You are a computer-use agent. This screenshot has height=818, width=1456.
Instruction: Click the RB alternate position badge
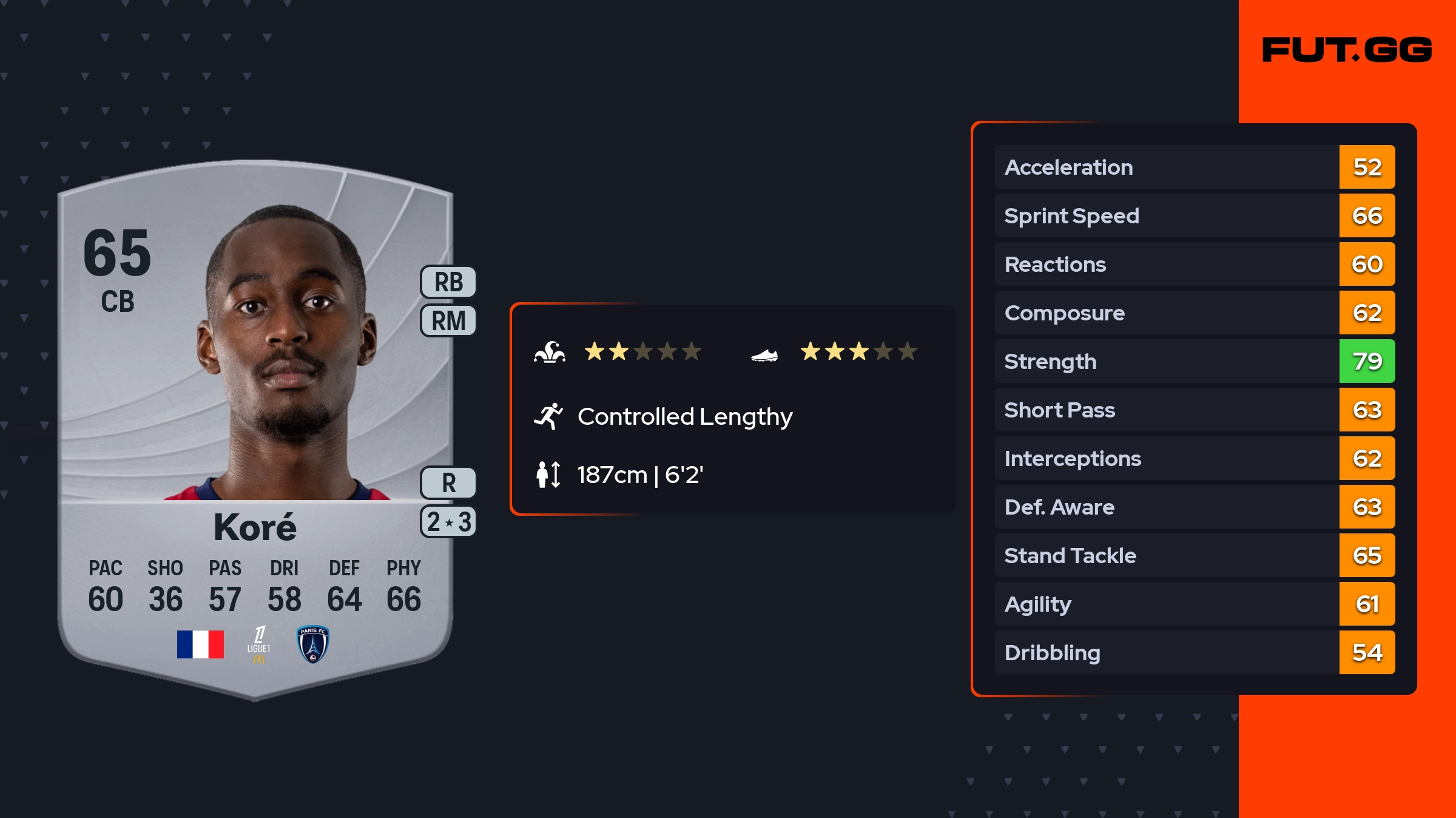448,282
